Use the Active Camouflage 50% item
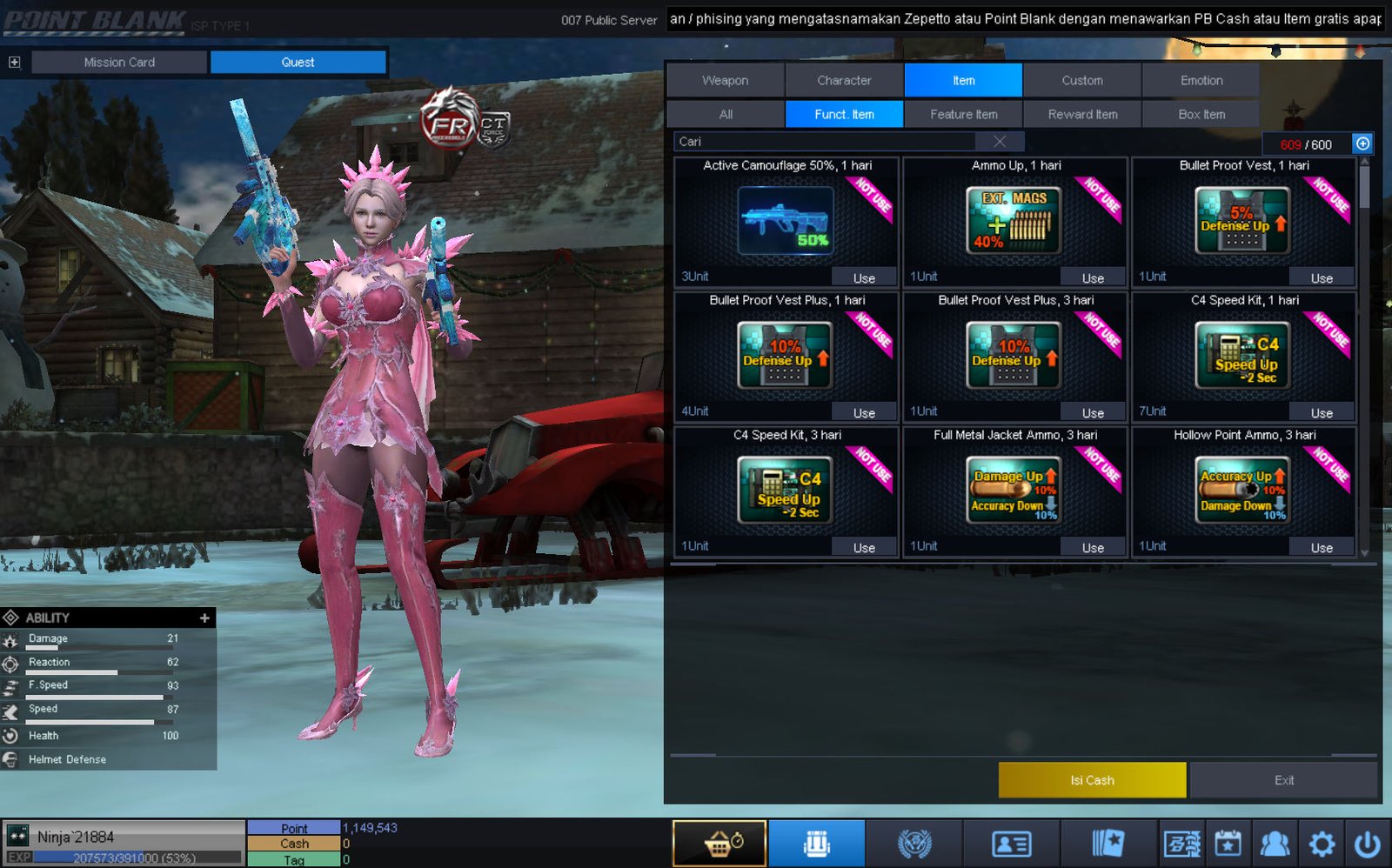The height and width of the screenshot is (868, 1392). [864, 278]
